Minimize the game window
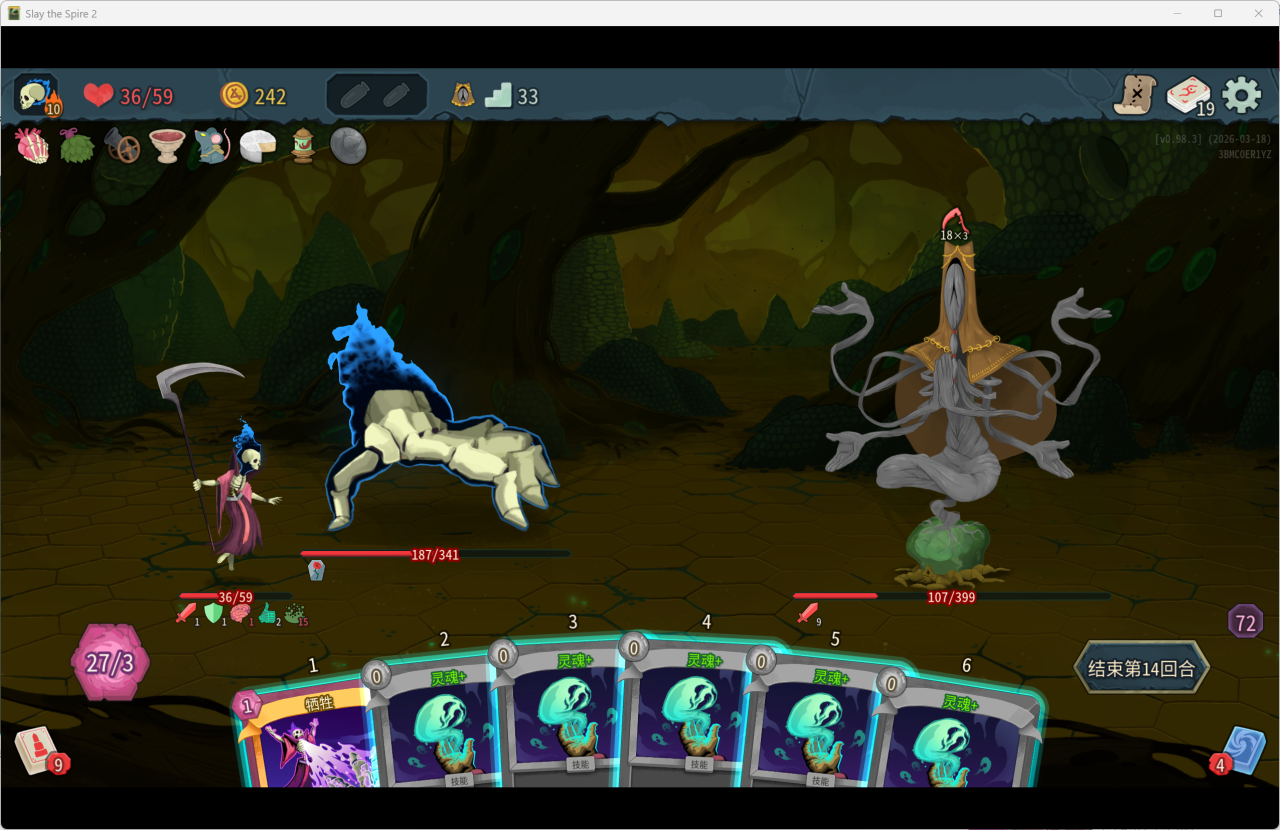 [1176, 13]
